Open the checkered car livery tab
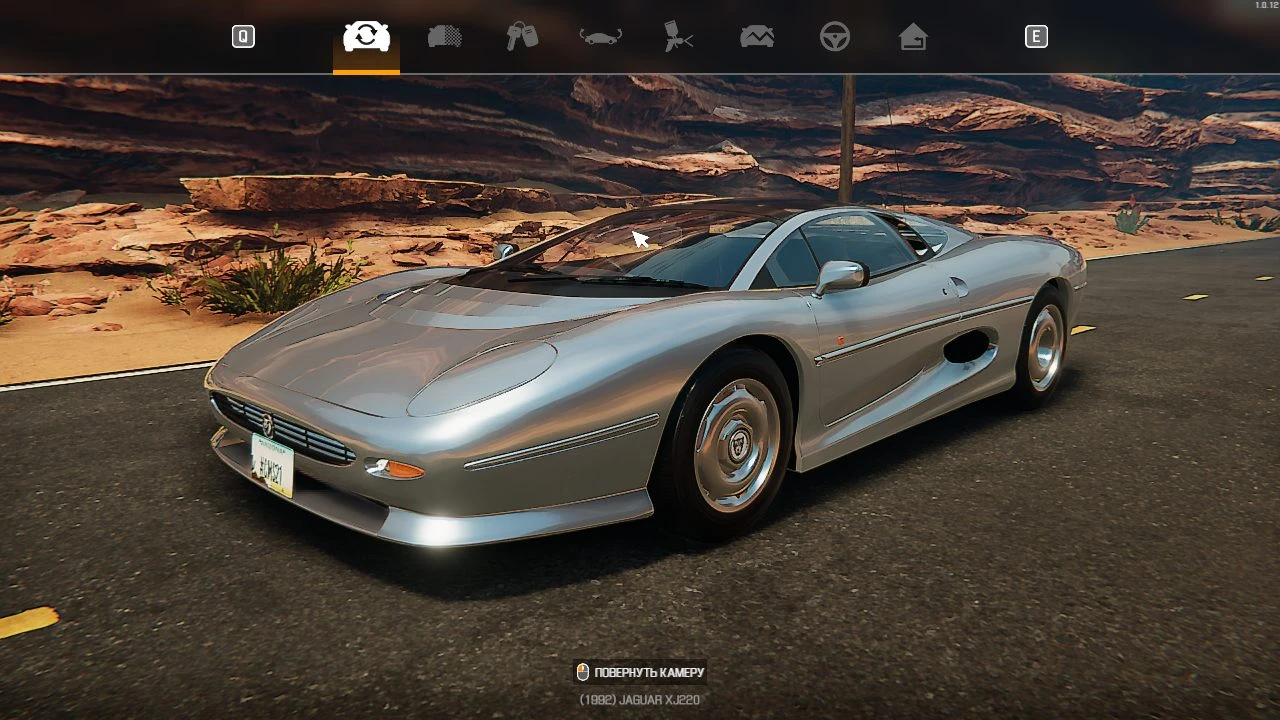1280x720 pixels. coord(445,37)
